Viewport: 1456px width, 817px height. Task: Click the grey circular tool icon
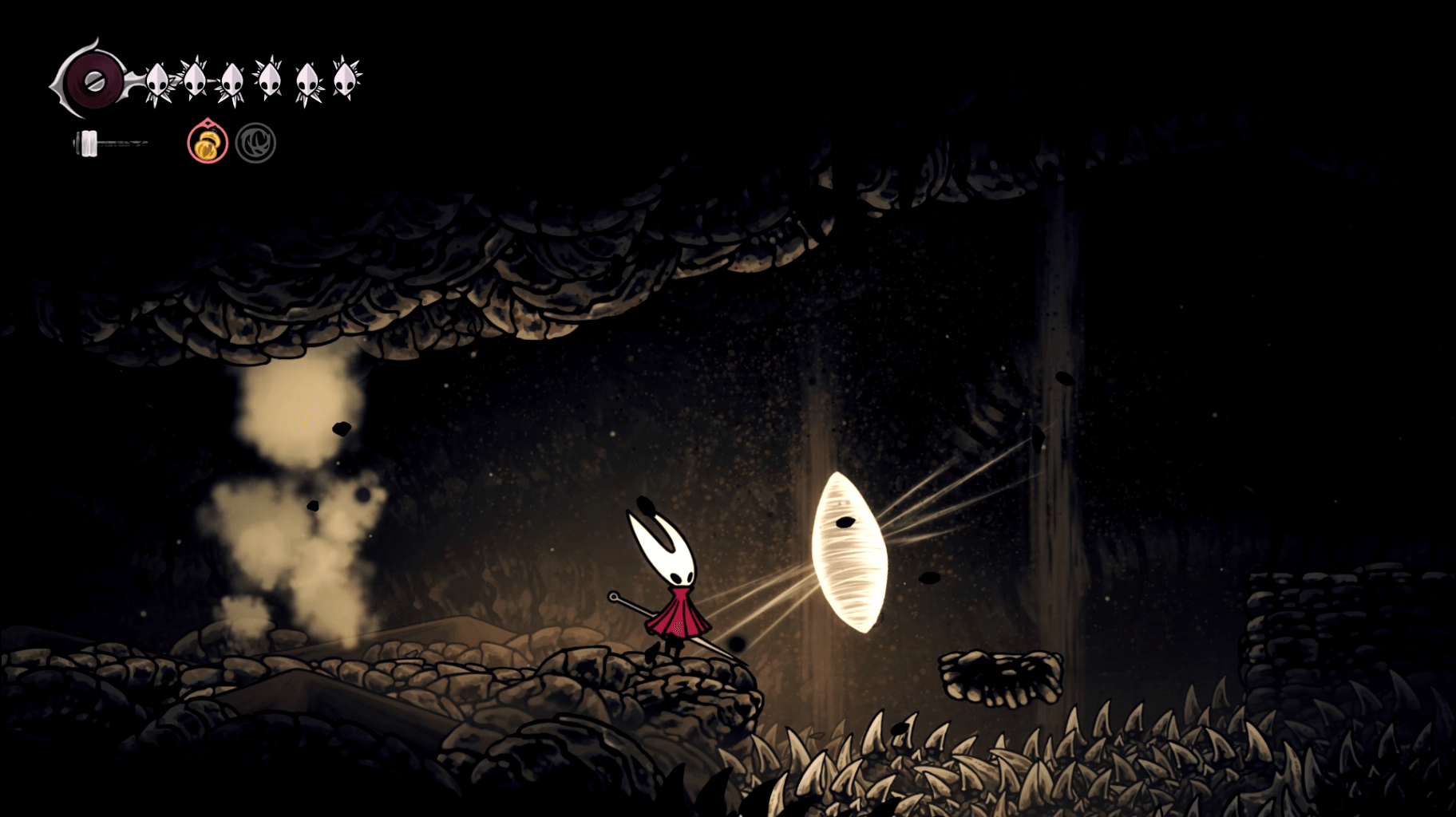[x=255, y=144]
